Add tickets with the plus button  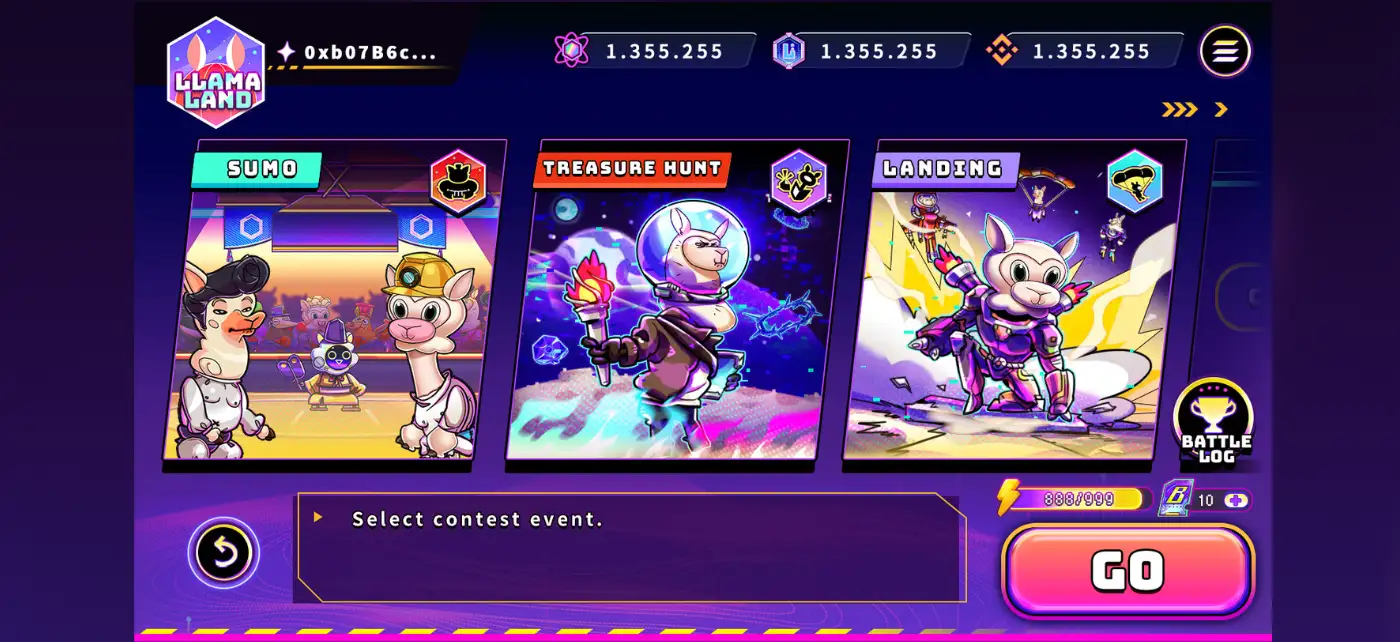tap(1237, 500)
